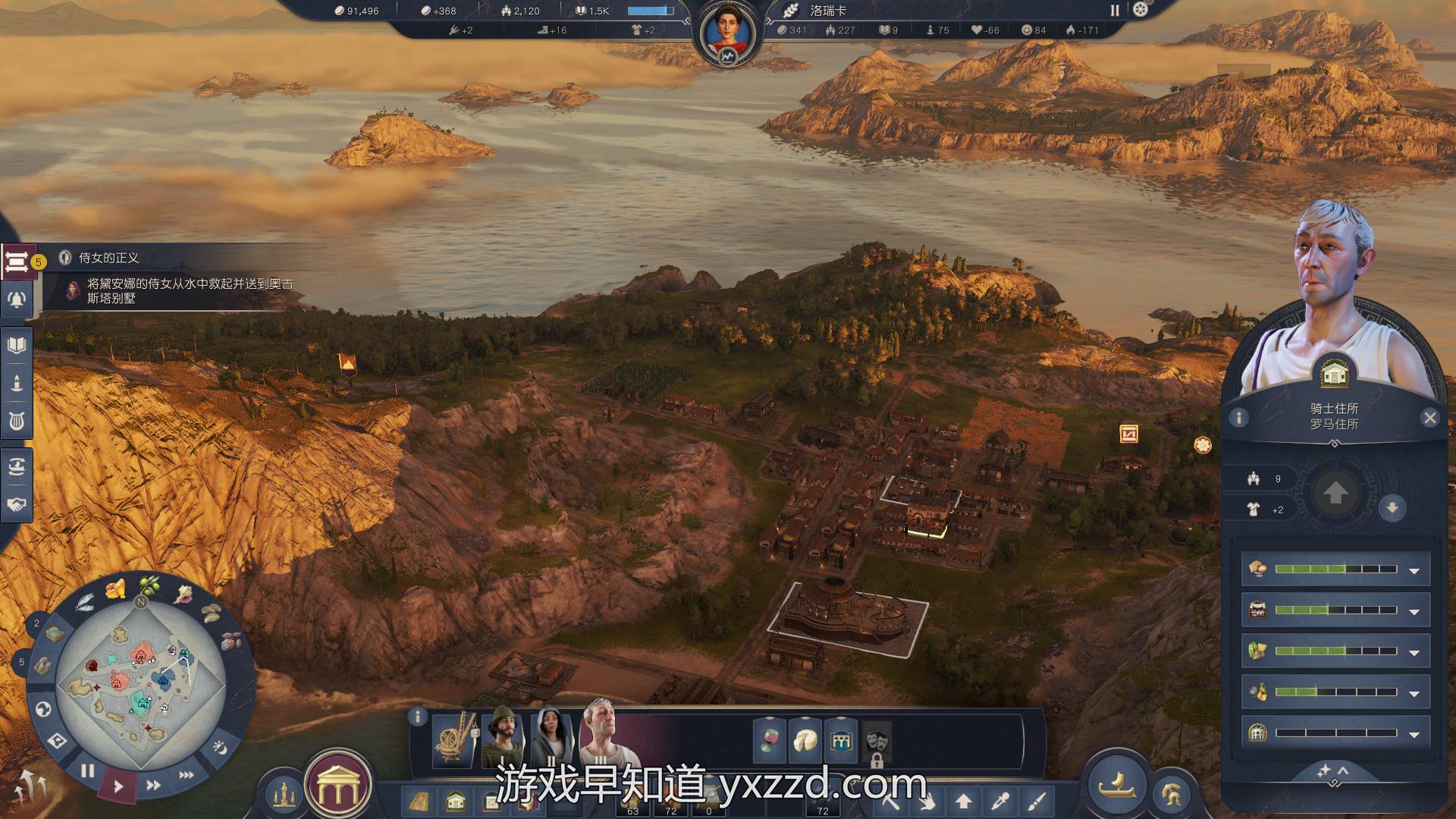Open the settings gear menu
The height and width of the screenshot is (819, 1456).
click(1141, 10)
